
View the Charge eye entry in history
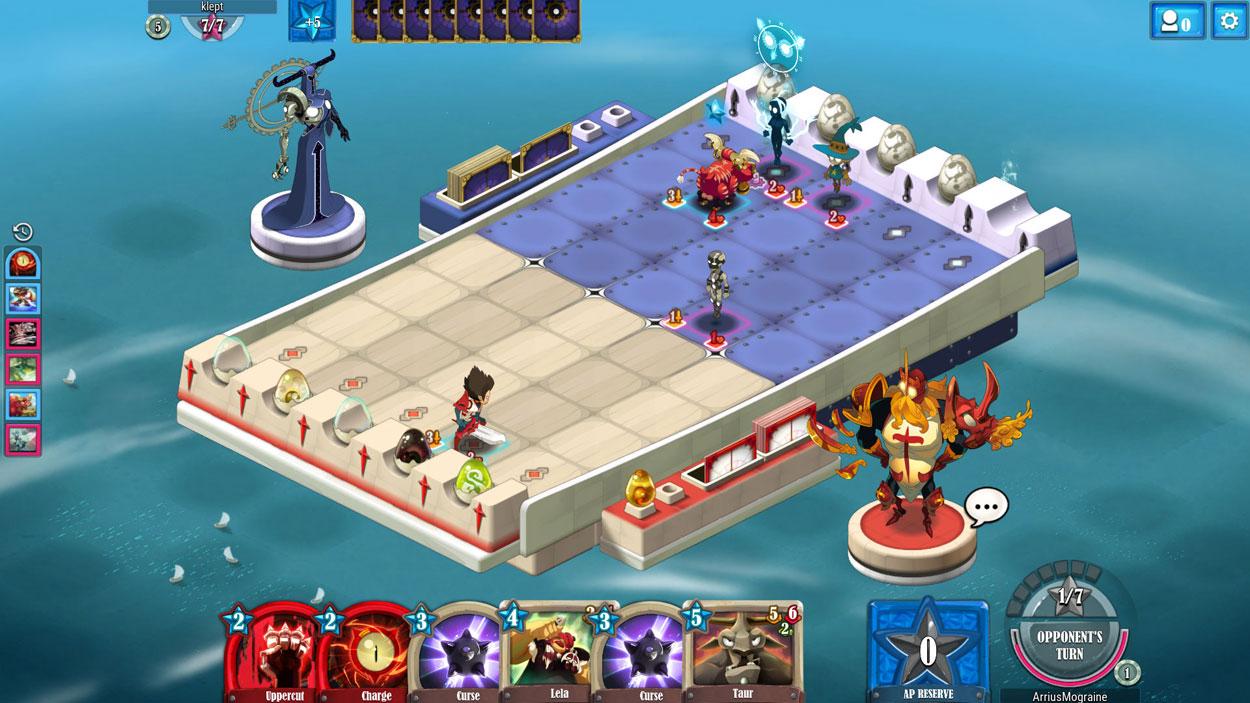click(23, 265)
